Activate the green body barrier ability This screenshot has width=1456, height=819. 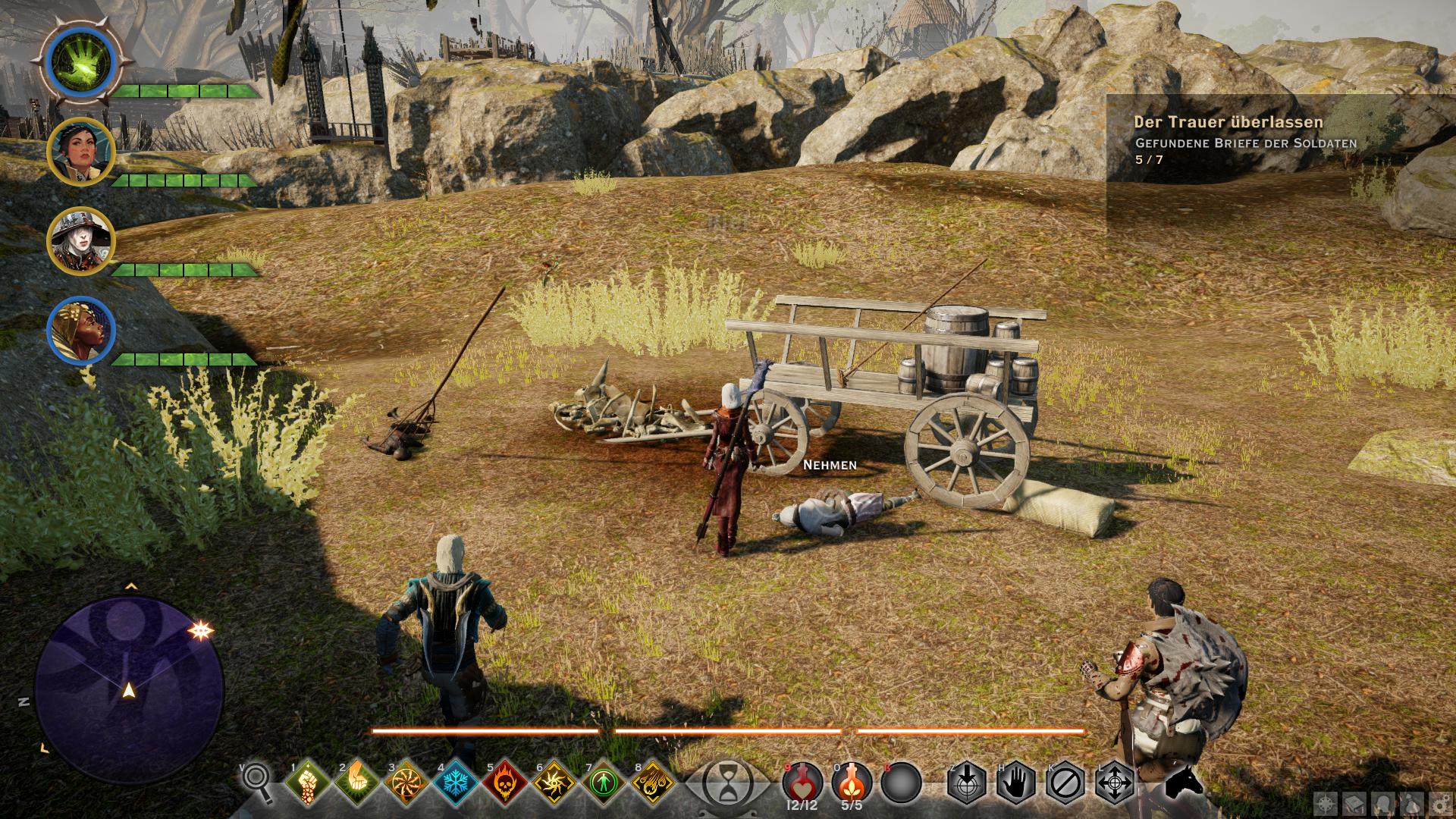point(604,783)
